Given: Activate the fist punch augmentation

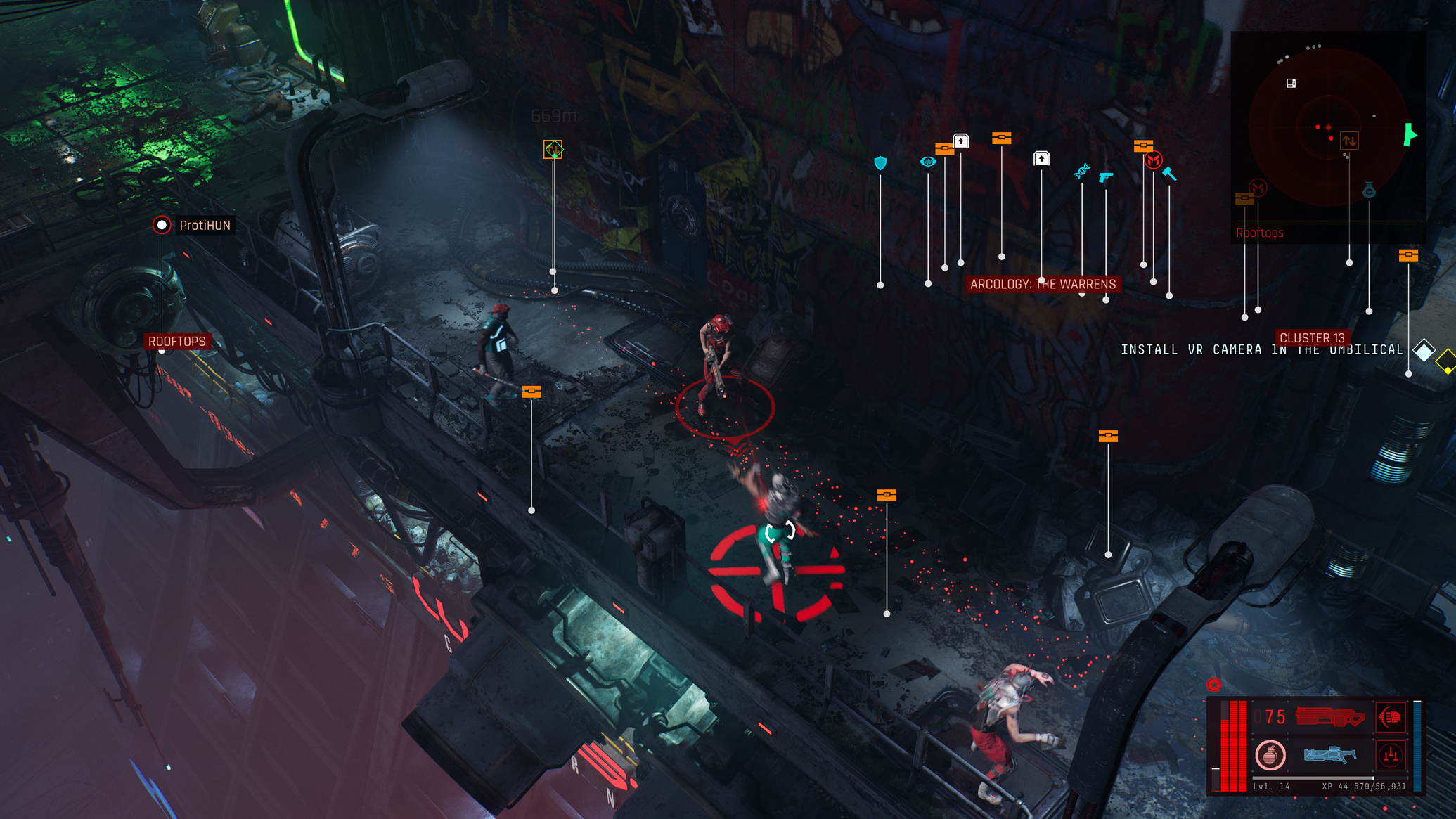Looking at the screenshot, I should click(x=1391, y=717).
